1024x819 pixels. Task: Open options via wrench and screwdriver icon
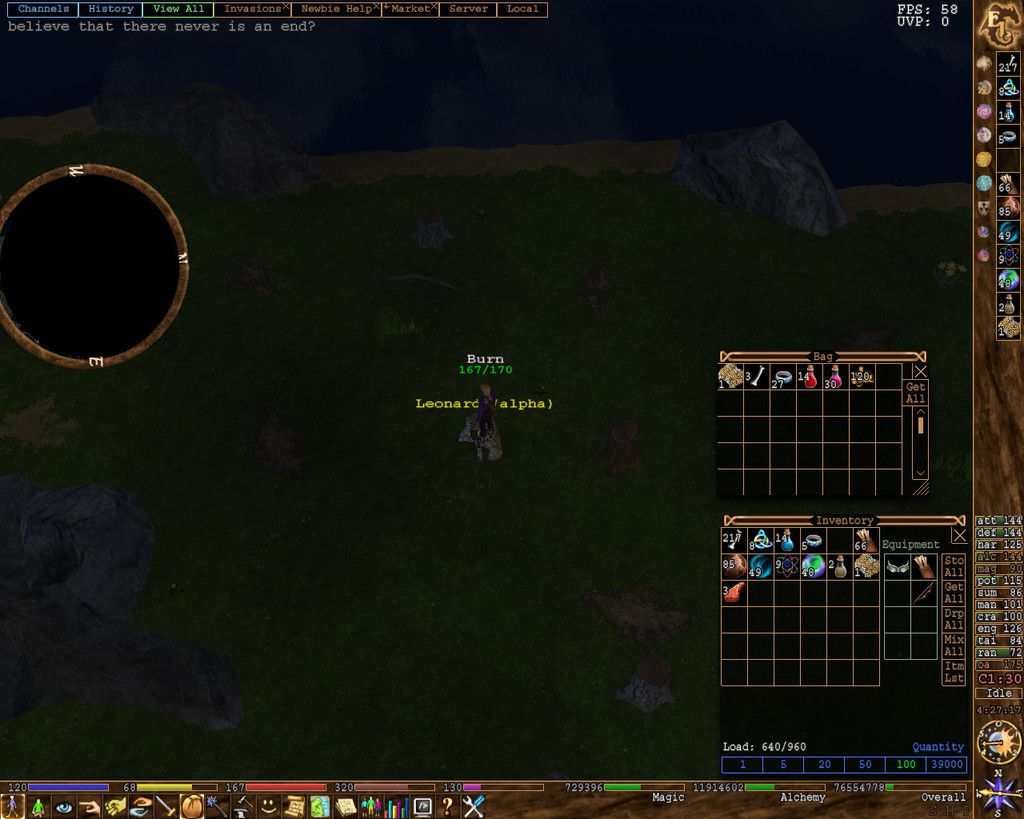[x=473, y=806]
